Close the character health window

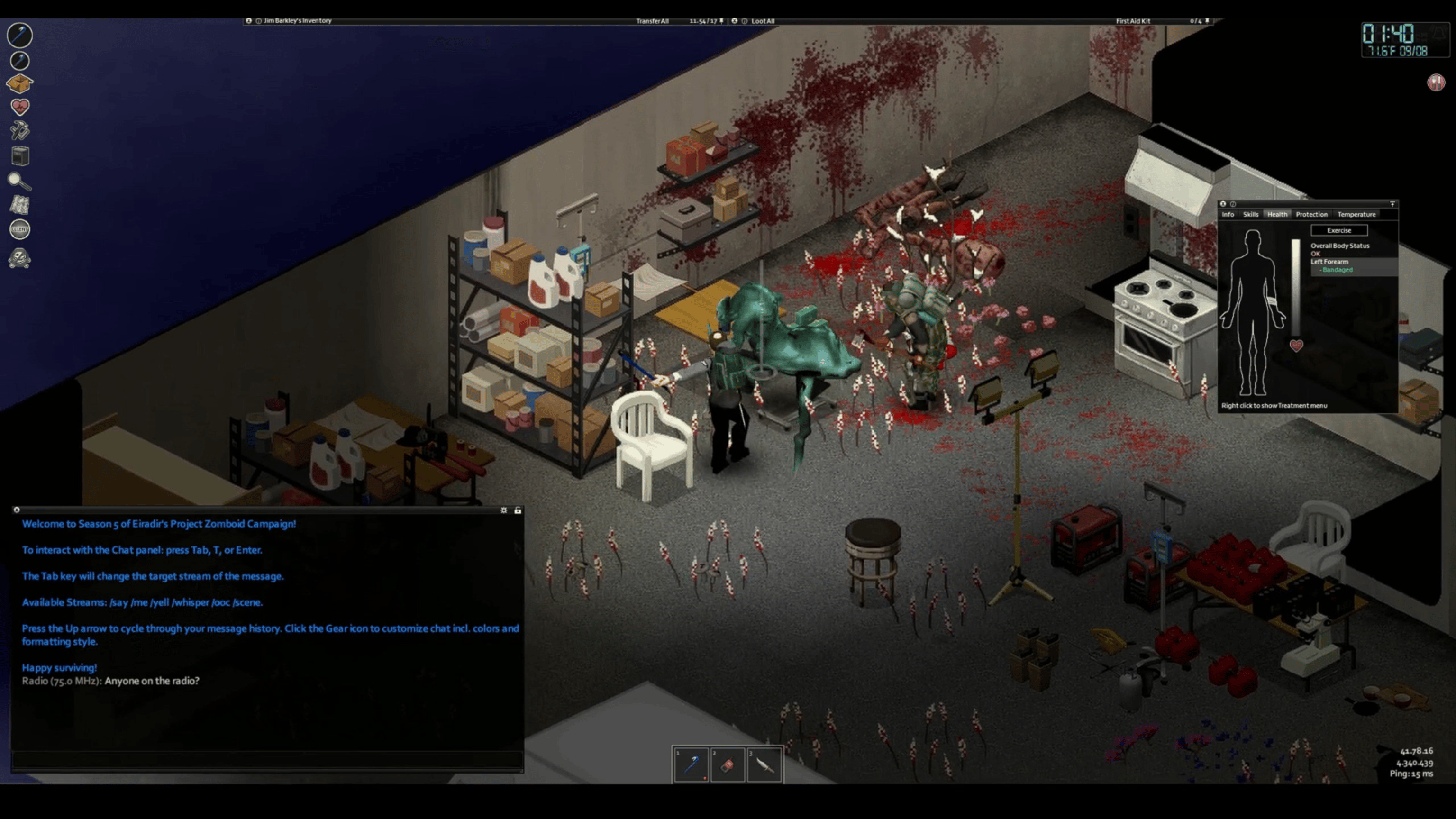(x=1223, y=204)
